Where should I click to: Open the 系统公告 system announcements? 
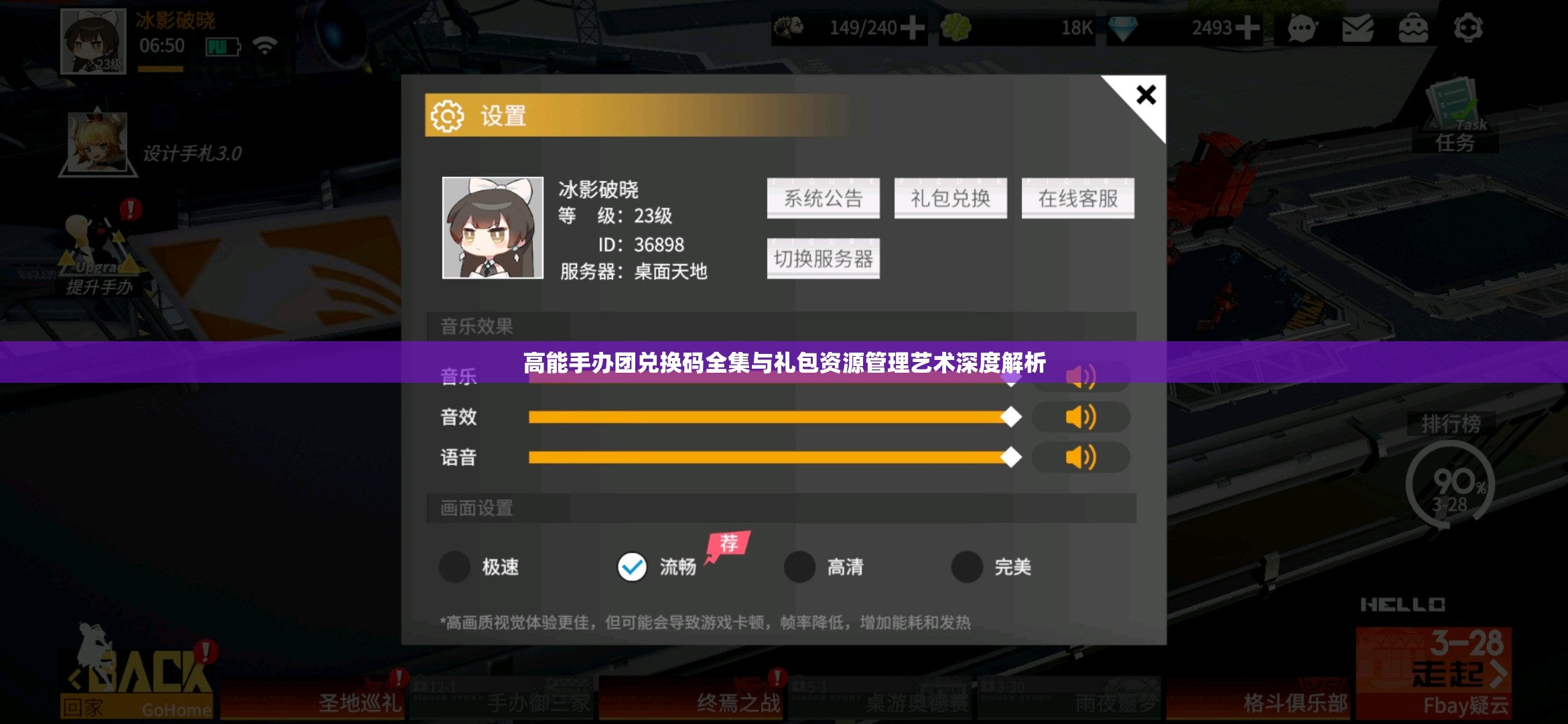823,198
